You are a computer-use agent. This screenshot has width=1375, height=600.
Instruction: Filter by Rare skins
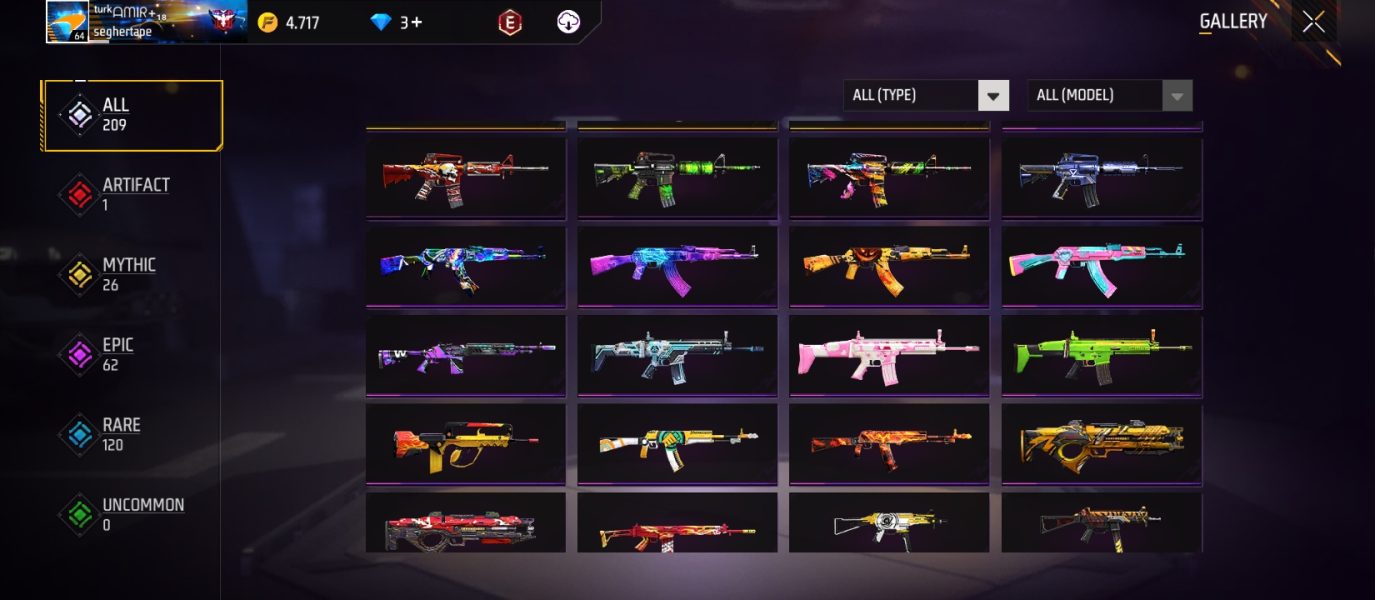(x=132, y=435)
